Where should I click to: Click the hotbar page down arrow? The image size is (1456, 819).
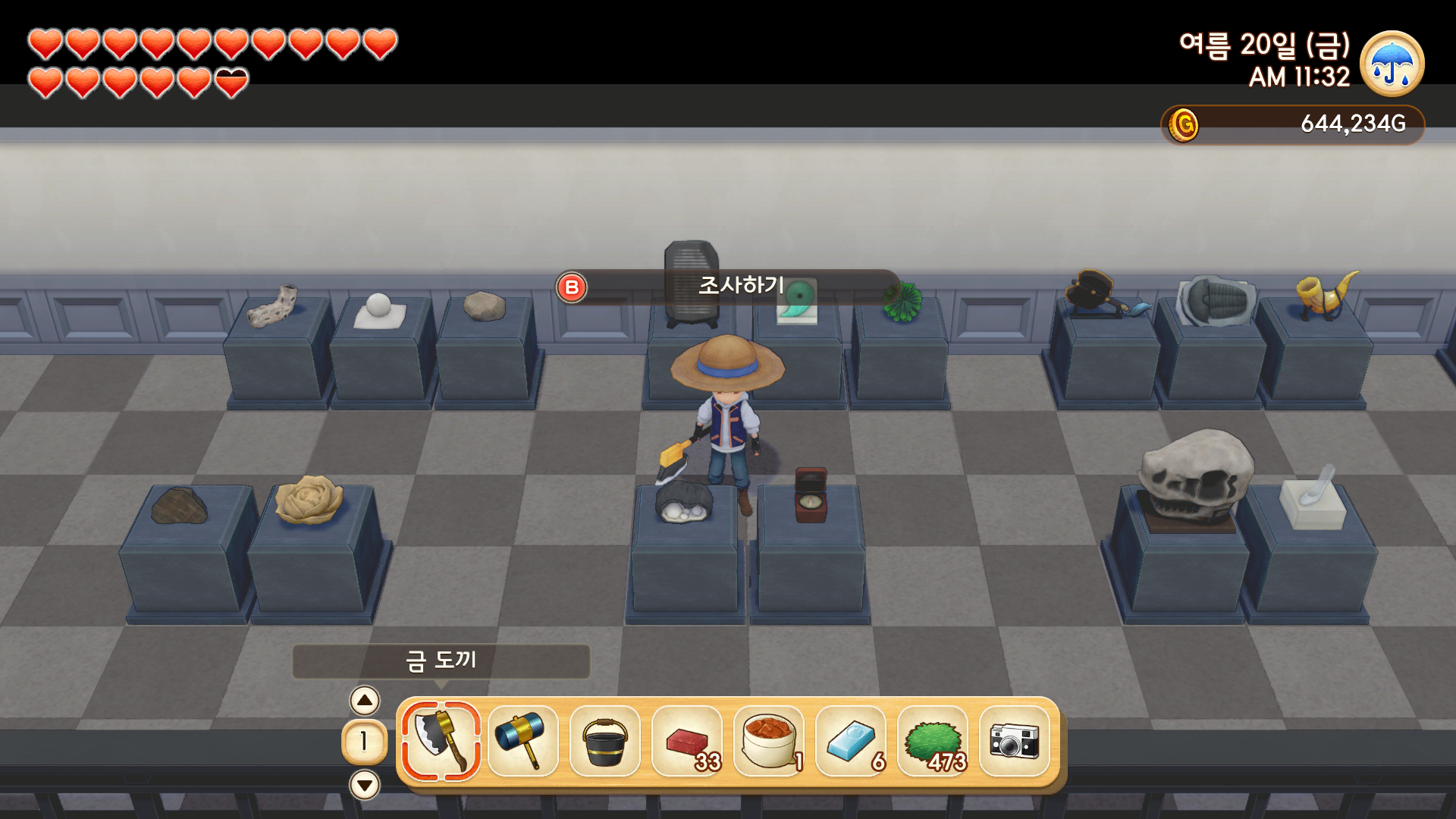365,784
